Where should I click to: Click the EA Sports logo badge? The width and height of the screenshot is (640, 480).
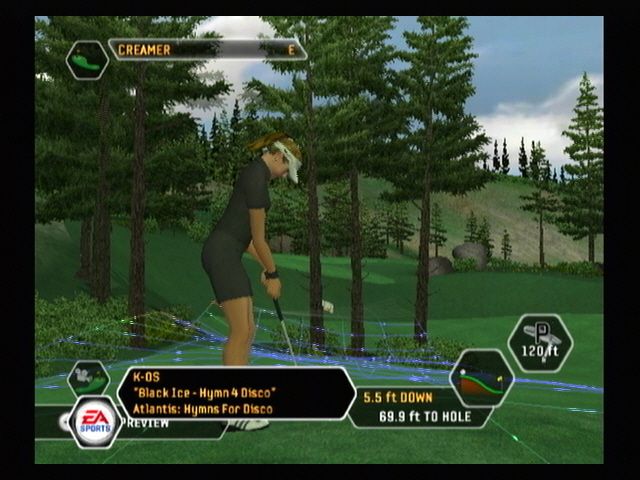(x=95, y=421)
